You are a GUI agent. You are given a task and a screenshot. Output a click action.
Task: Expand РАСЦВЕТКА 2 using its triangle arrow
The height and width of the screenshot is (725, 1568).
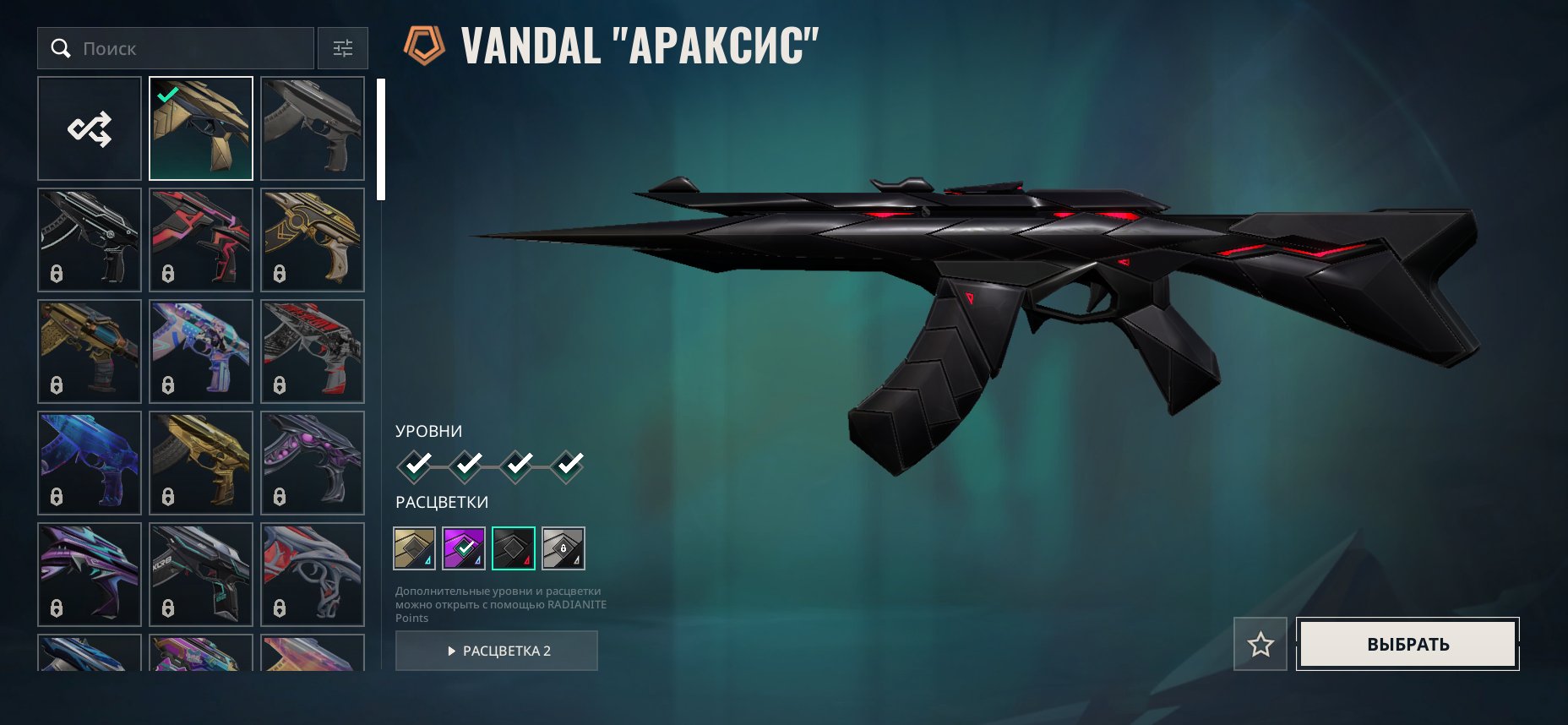click(453, 651)
